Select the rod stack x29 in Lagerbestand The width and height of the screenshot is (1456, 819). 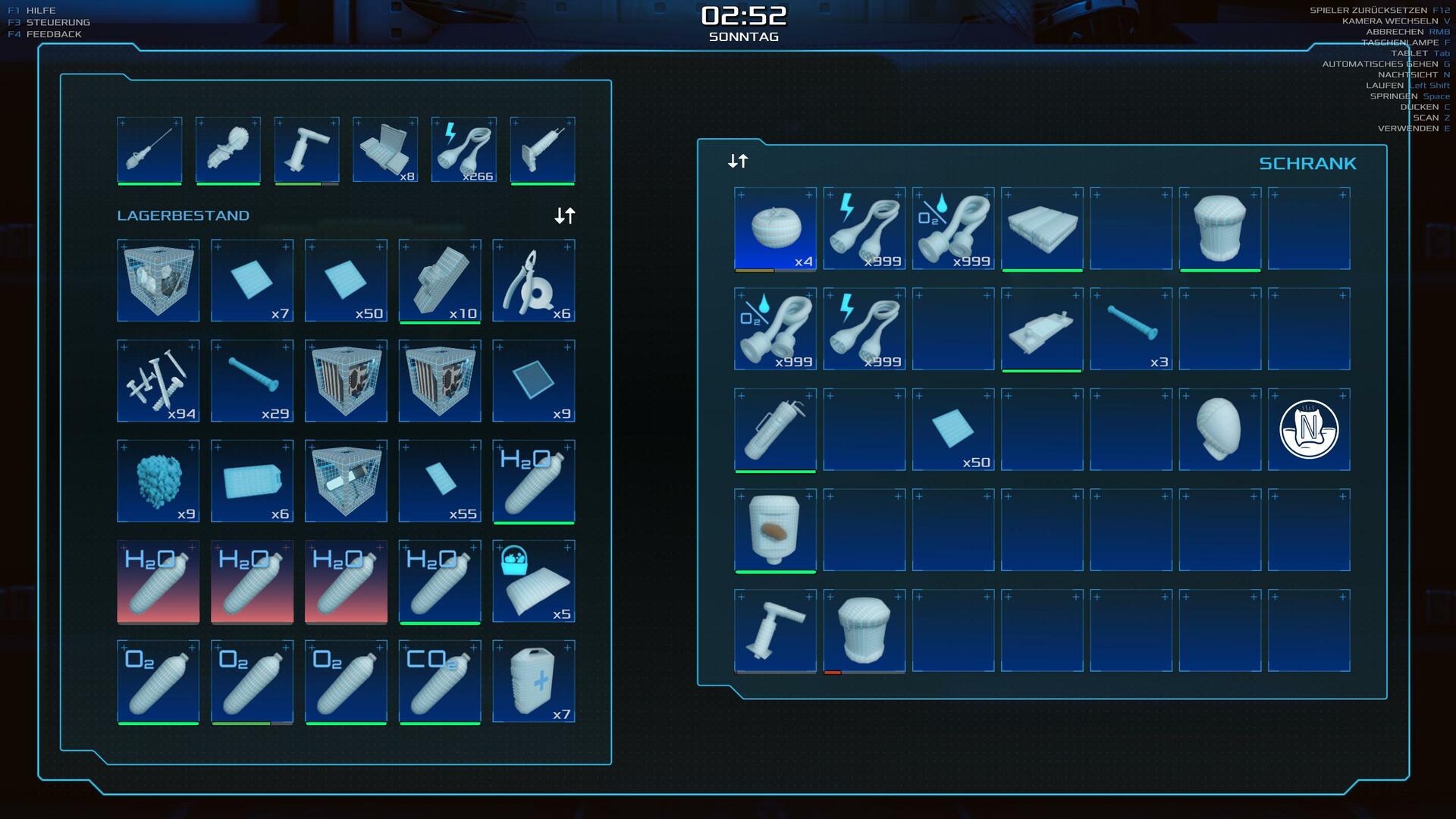click(252, 381)
